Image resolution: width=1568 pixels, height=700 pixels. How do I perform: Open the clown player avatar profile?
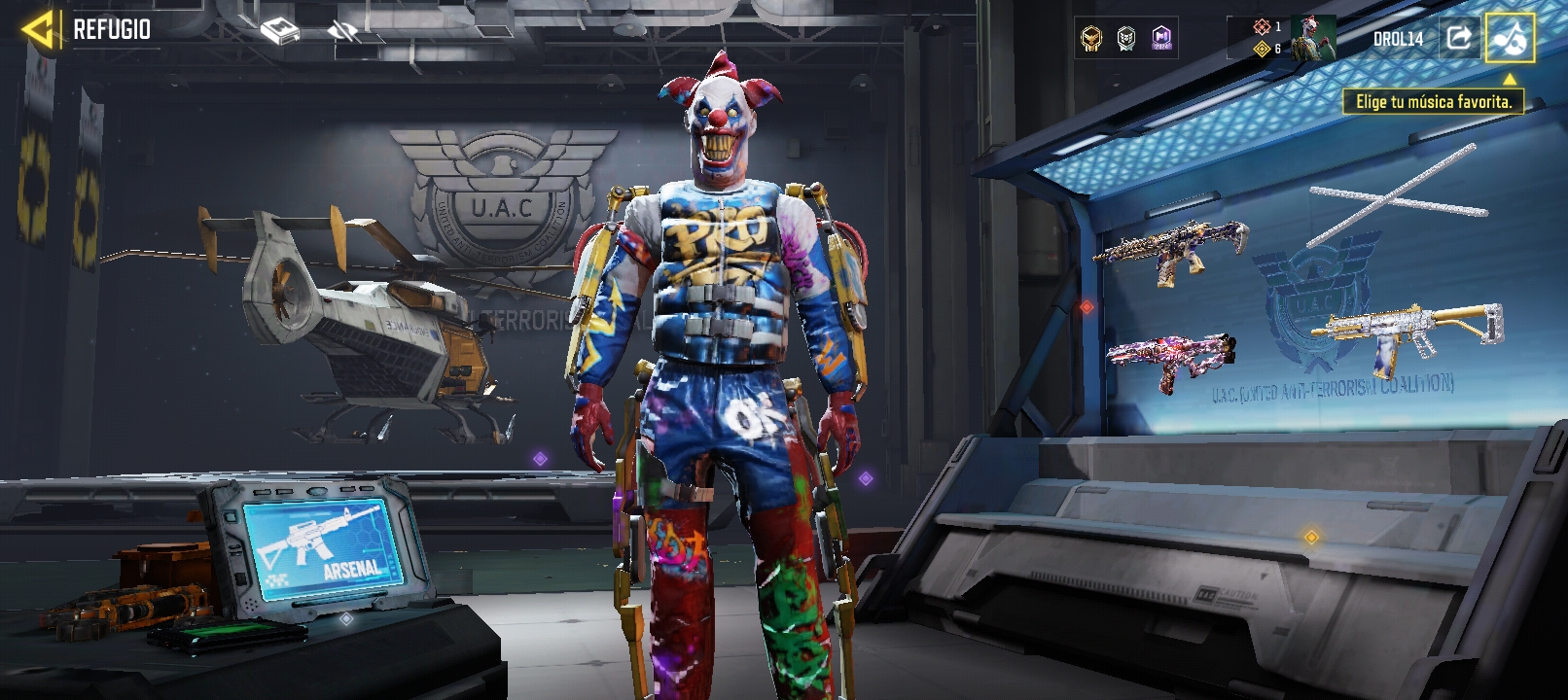pyautogui.click(x=1312, y=39)
